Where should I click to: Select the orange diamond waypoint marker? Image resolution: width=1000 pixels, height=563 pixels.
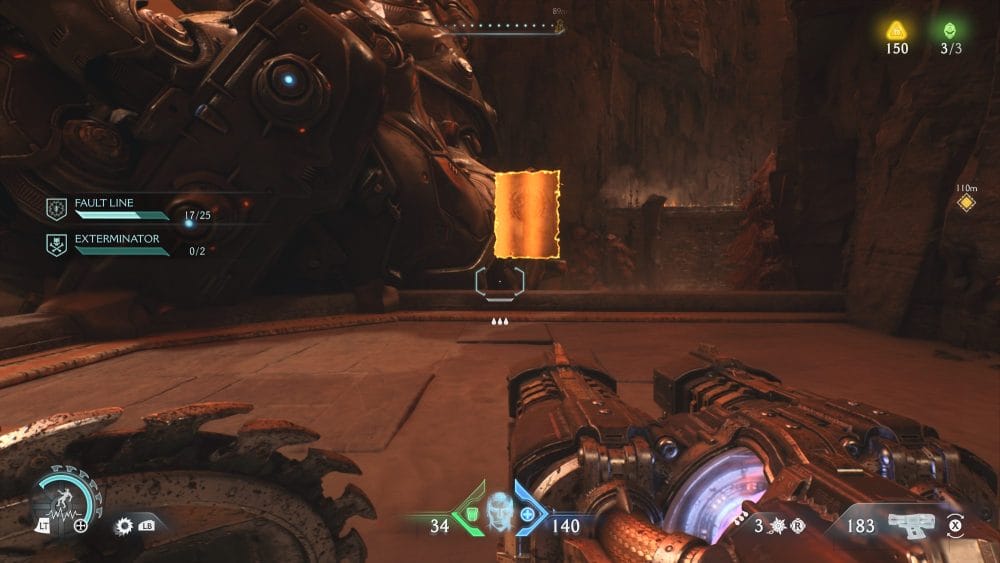pos(966,203)
